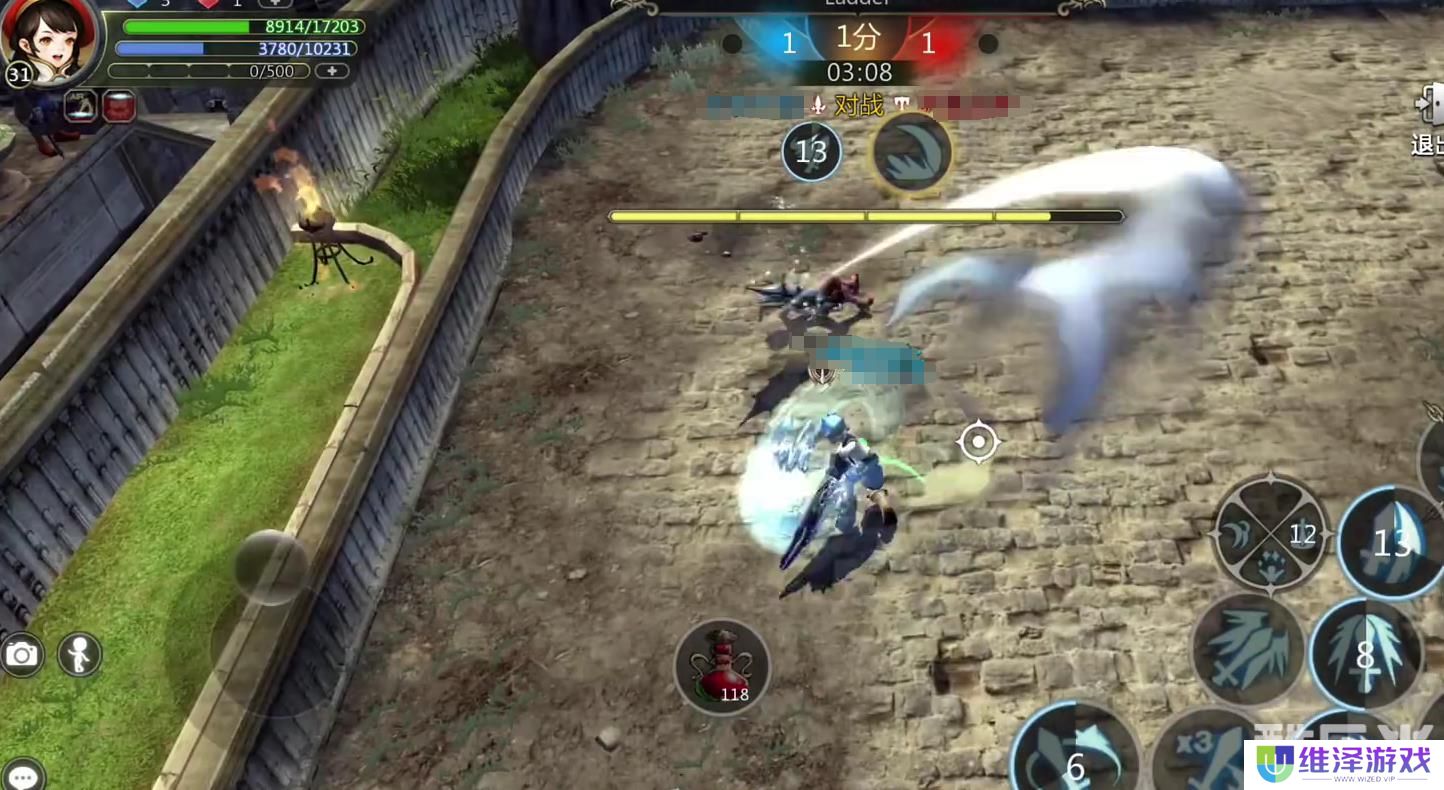Activate the winged sword skill
Viewport: 1444px width, 790px height.
pyautogui.click(x=1248, y=650)
